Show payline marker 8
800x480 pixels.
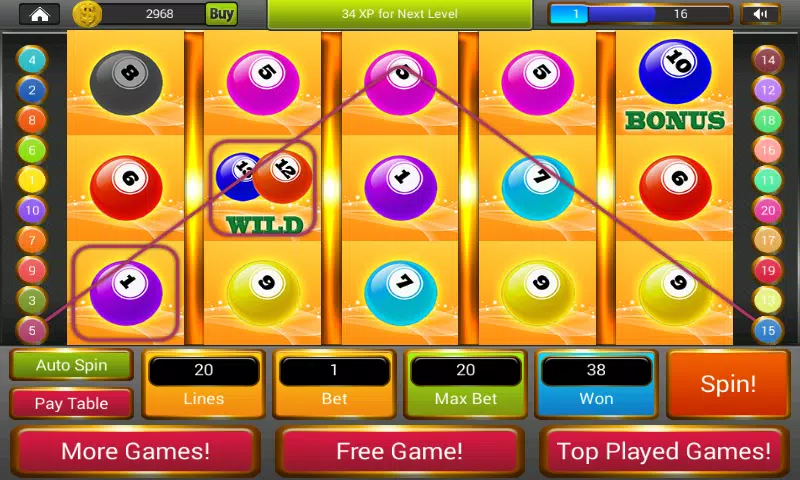click(x=32, y=120)
